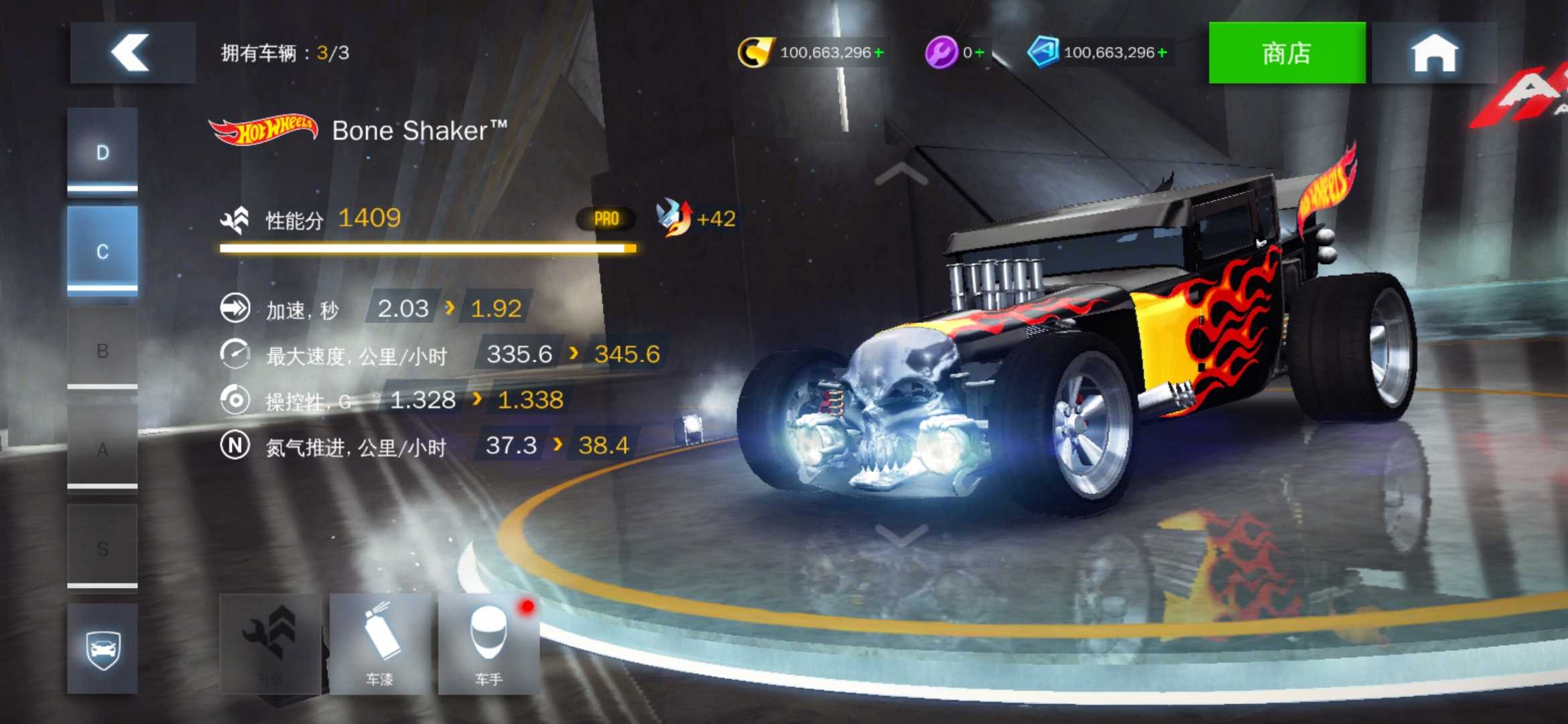Image resolution: width=1568 pixels, height=724 pixels.
Task: Choose the class A tab
Action: (x=103, y=449)
